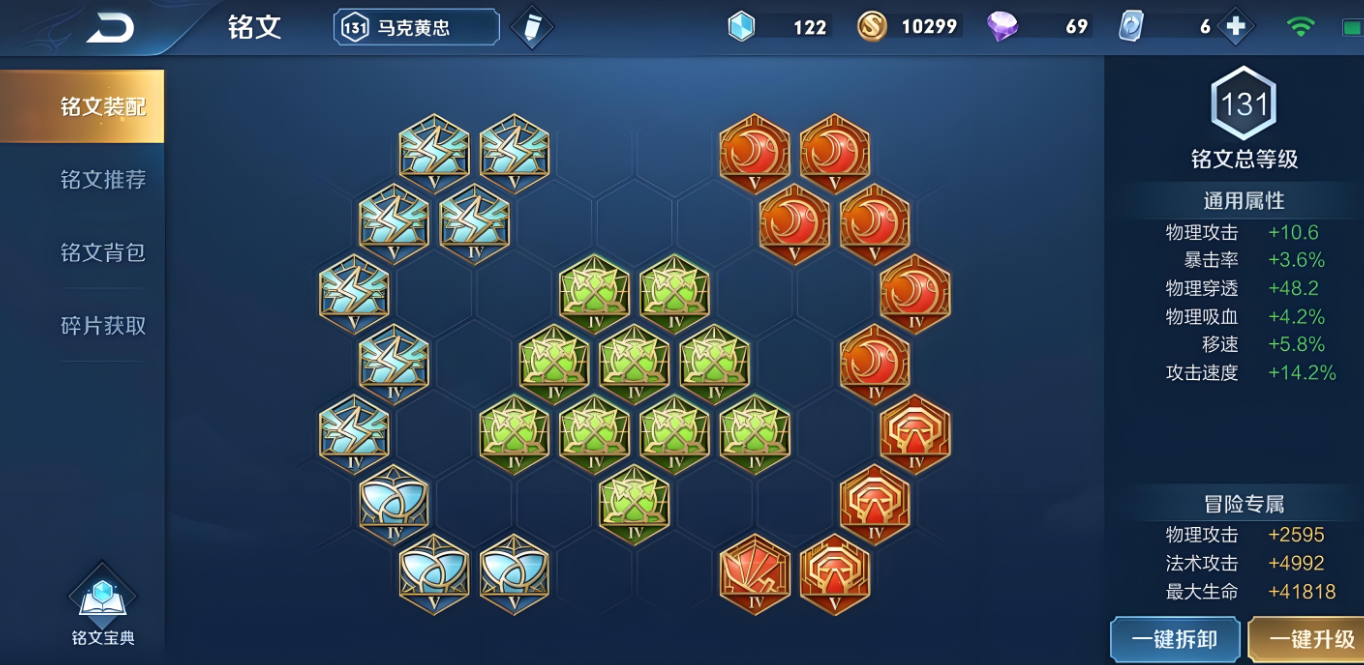The width and height of the screenshot is (1364, 665).
Task: Select the gold coin currency icon
Action: pyautogui.click(x=872, y=27)
